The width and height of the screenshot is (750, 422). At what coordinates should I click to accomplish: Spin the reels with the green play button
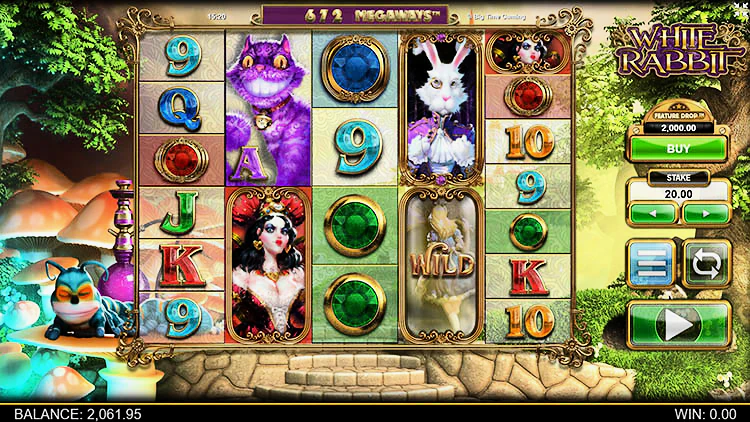[x=679, y=325]
